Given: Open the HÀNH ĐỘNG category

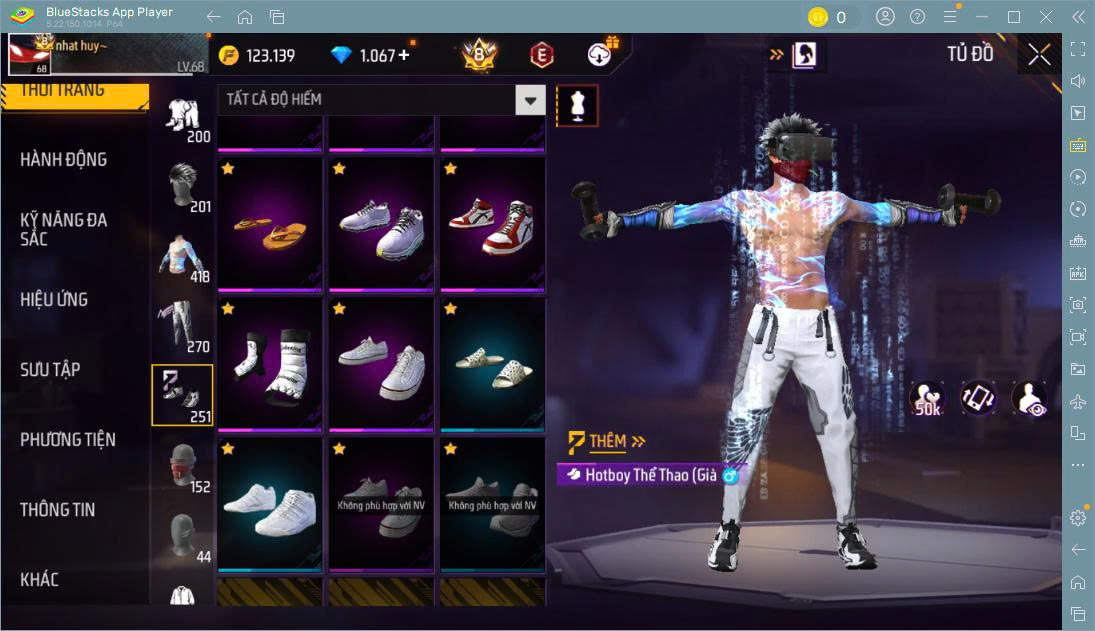Looking at the screenshot, I should (64, 160).
